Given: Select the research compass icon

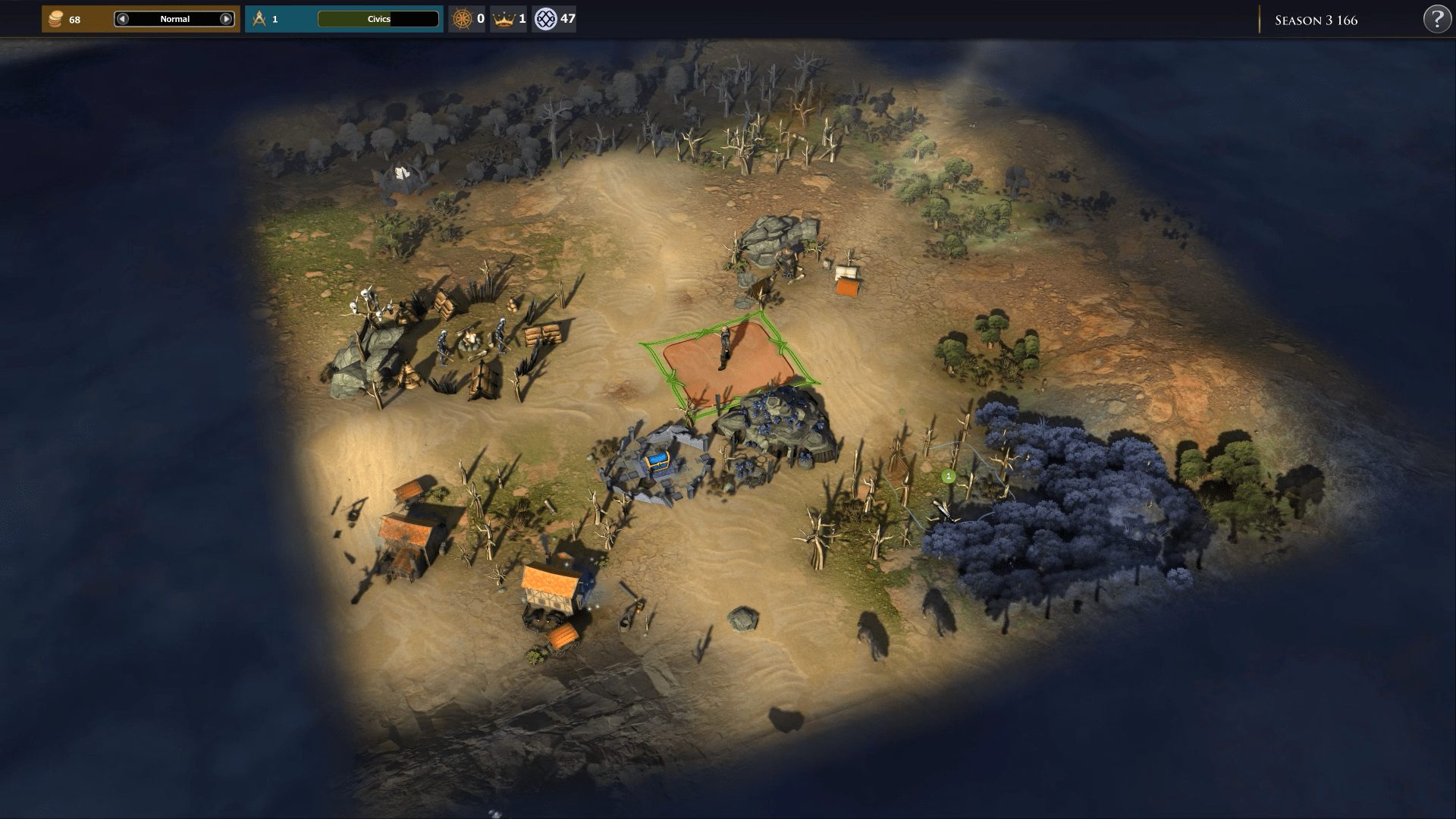Looking at the screenshot, I should click(259, 19).
